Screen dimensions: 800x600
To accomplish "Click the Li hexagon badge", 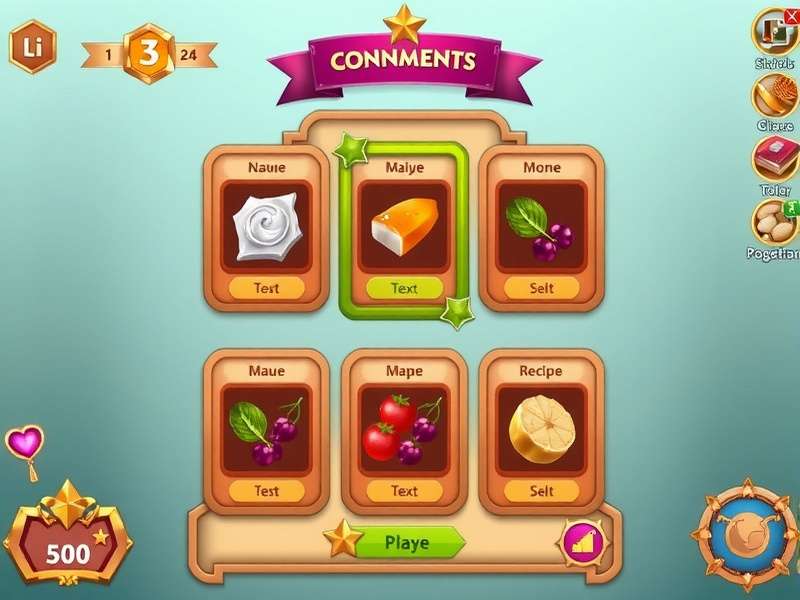I will pos(32,46).
